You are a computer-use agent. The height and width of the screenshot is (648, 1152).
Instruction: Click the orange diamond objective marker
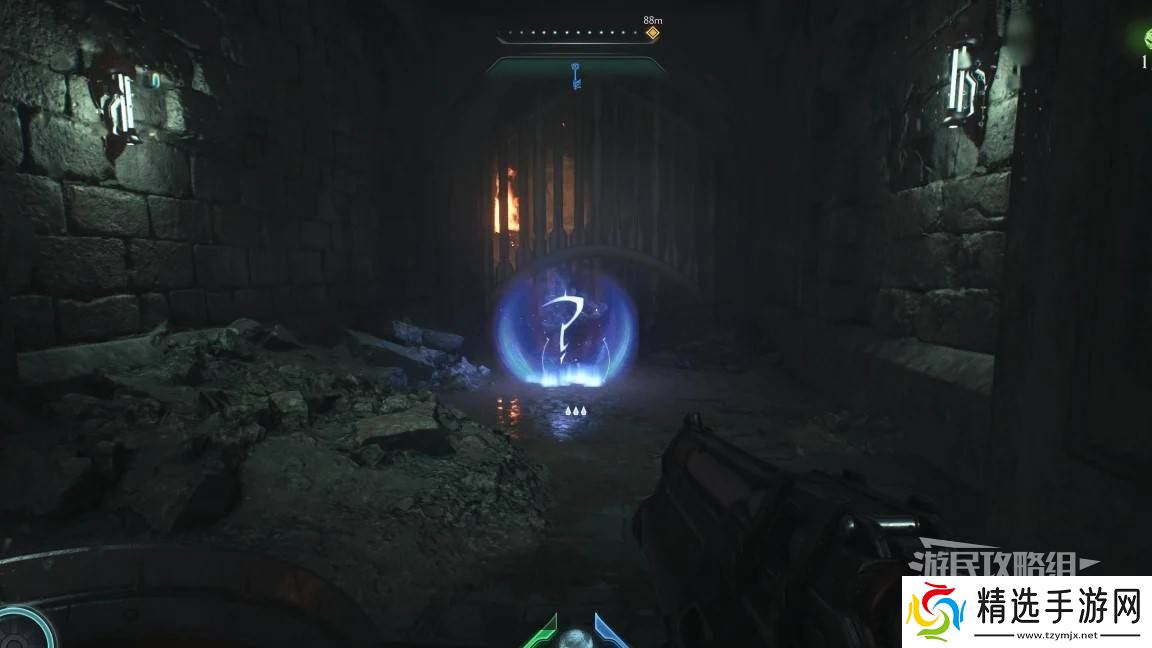coord(652,33)
